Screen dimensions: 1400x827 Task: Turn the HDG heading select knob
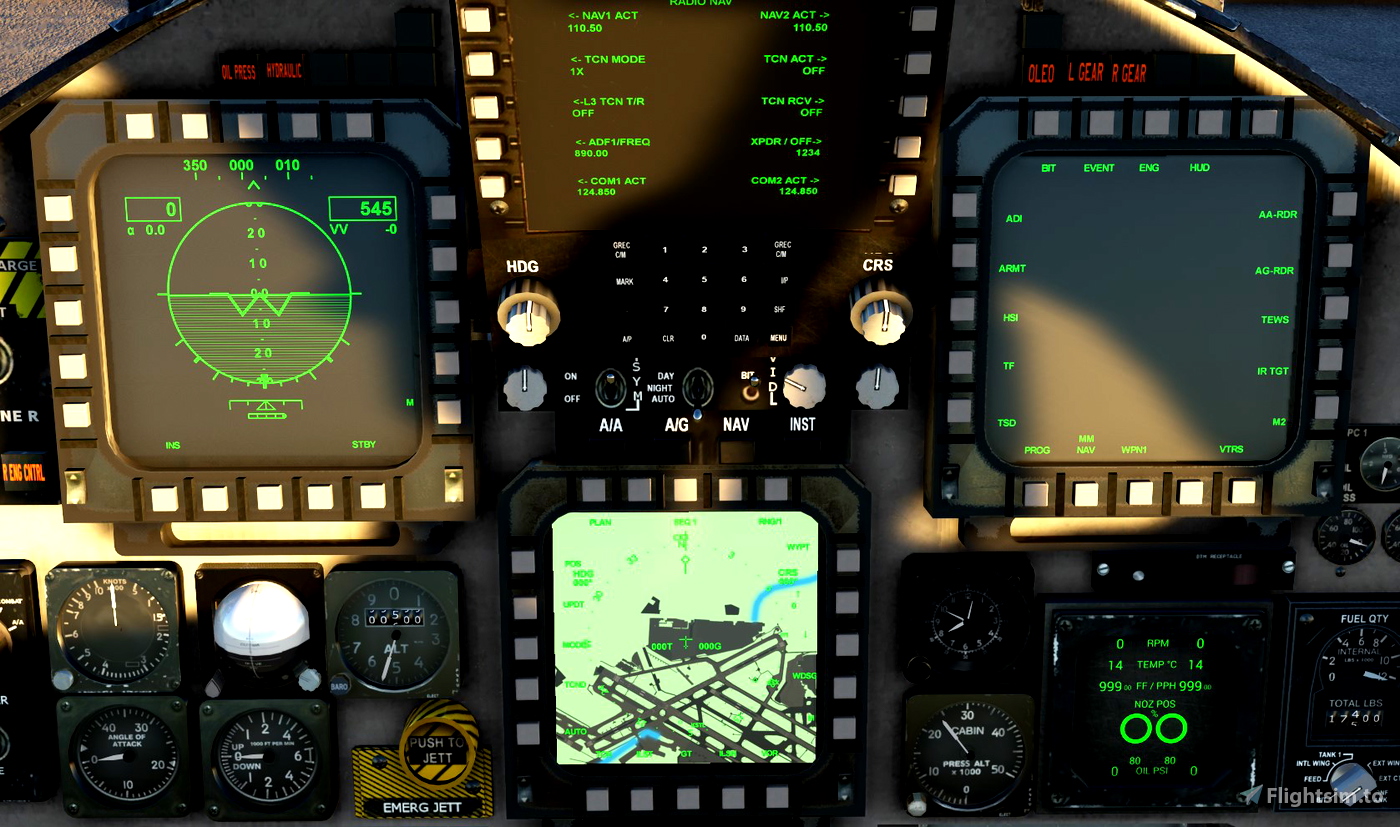tap(527, 312)
